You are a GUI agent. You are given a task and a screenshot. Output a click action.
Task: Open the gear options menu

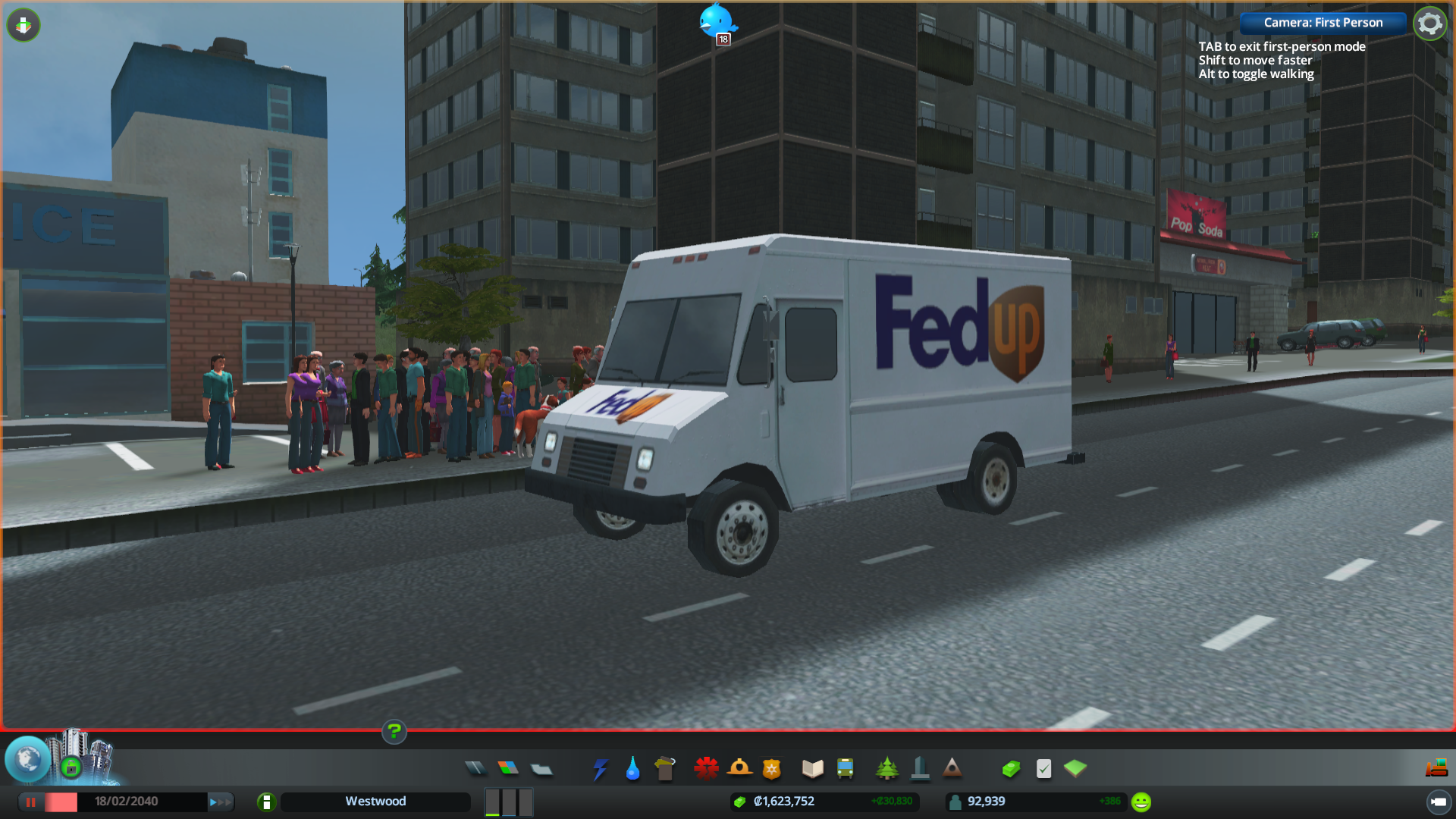click(1429, 24)
